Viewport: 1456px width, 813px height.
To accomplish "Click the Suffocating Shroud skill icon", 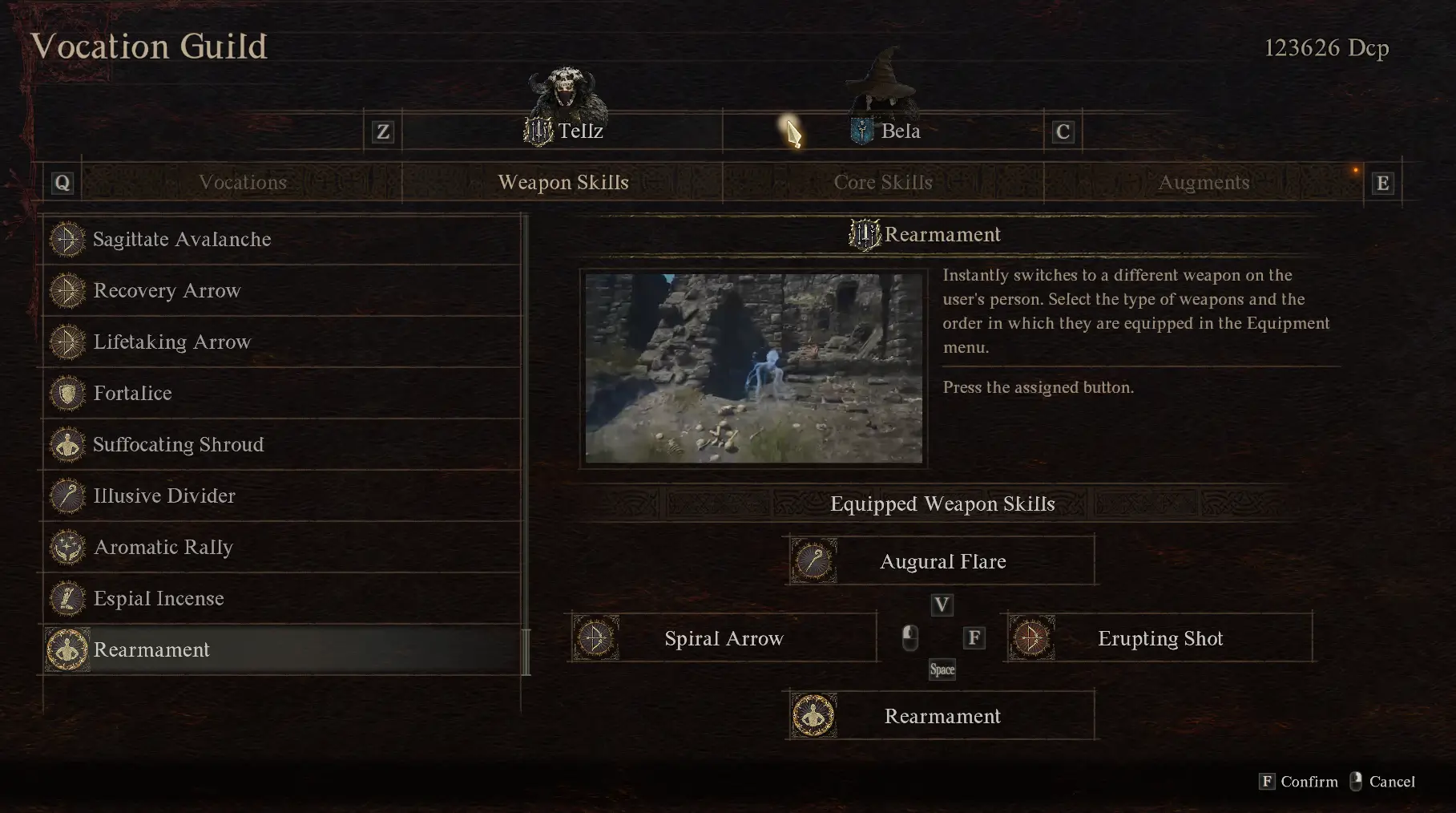I will coord(67,444).
